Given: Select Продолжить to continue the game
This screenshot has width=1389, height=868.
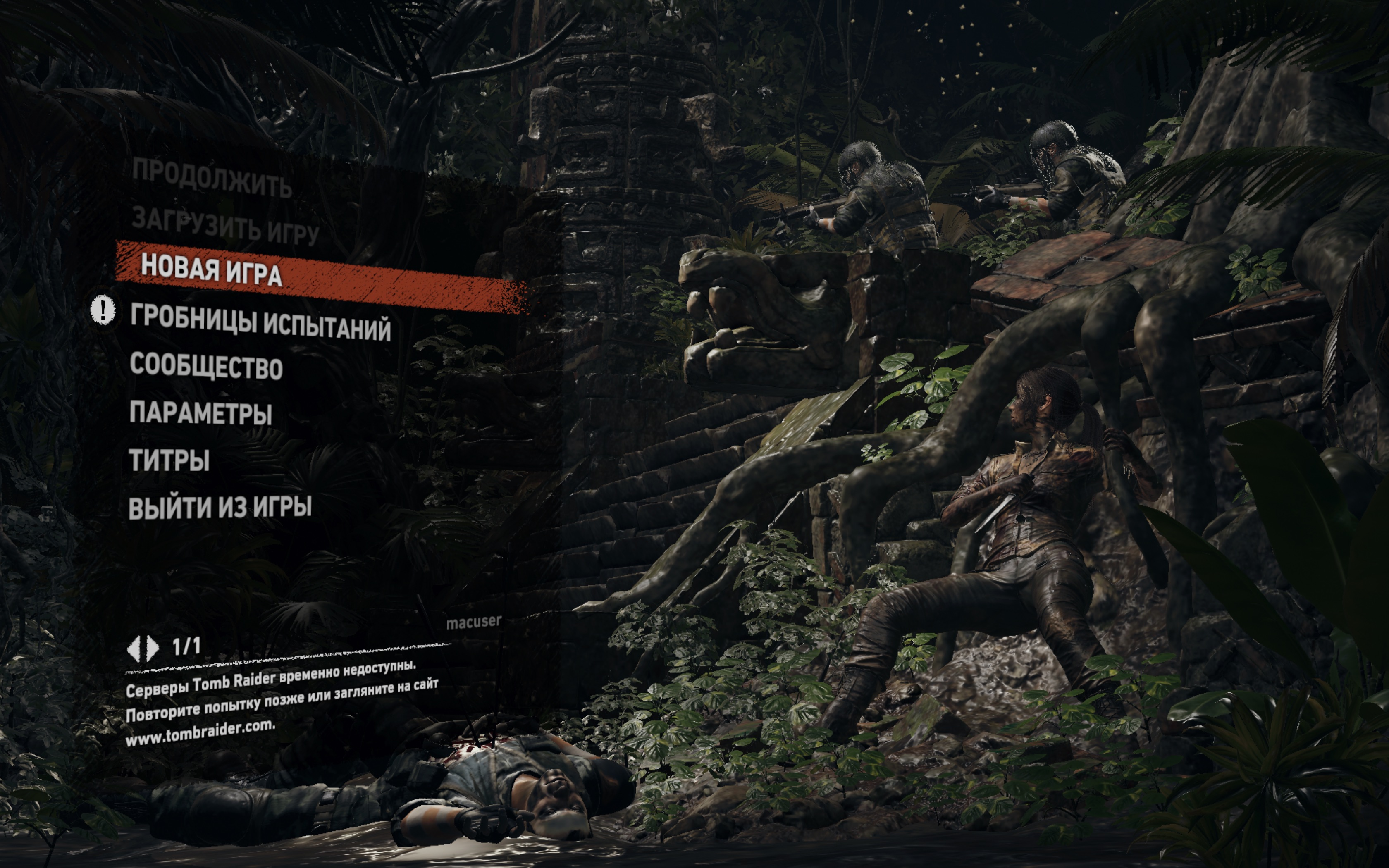Looking at the screenshot, I should click(x=211, y=177).
